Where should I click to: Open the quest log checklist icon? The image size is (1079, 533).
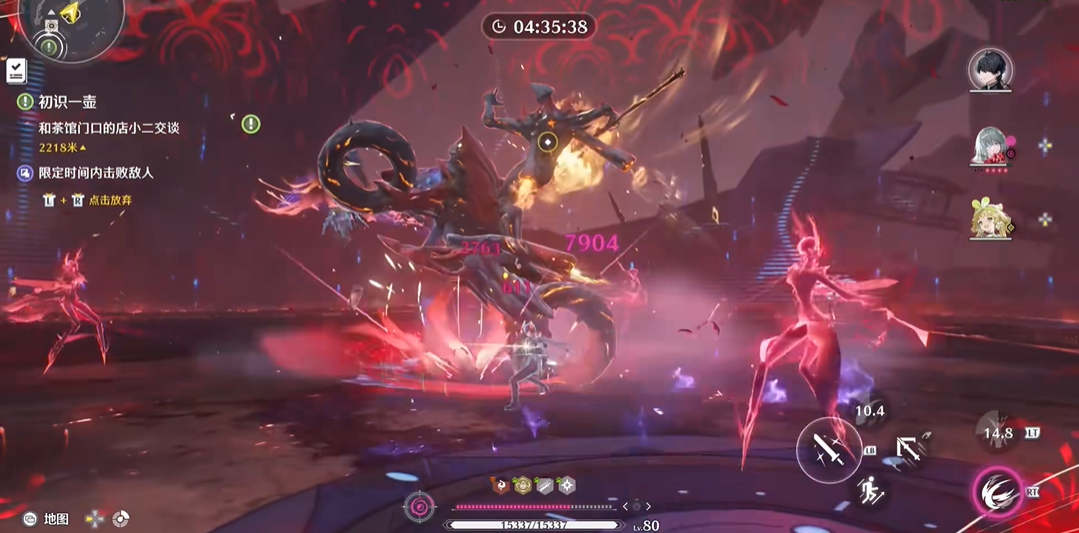click(x=15, y=71)
